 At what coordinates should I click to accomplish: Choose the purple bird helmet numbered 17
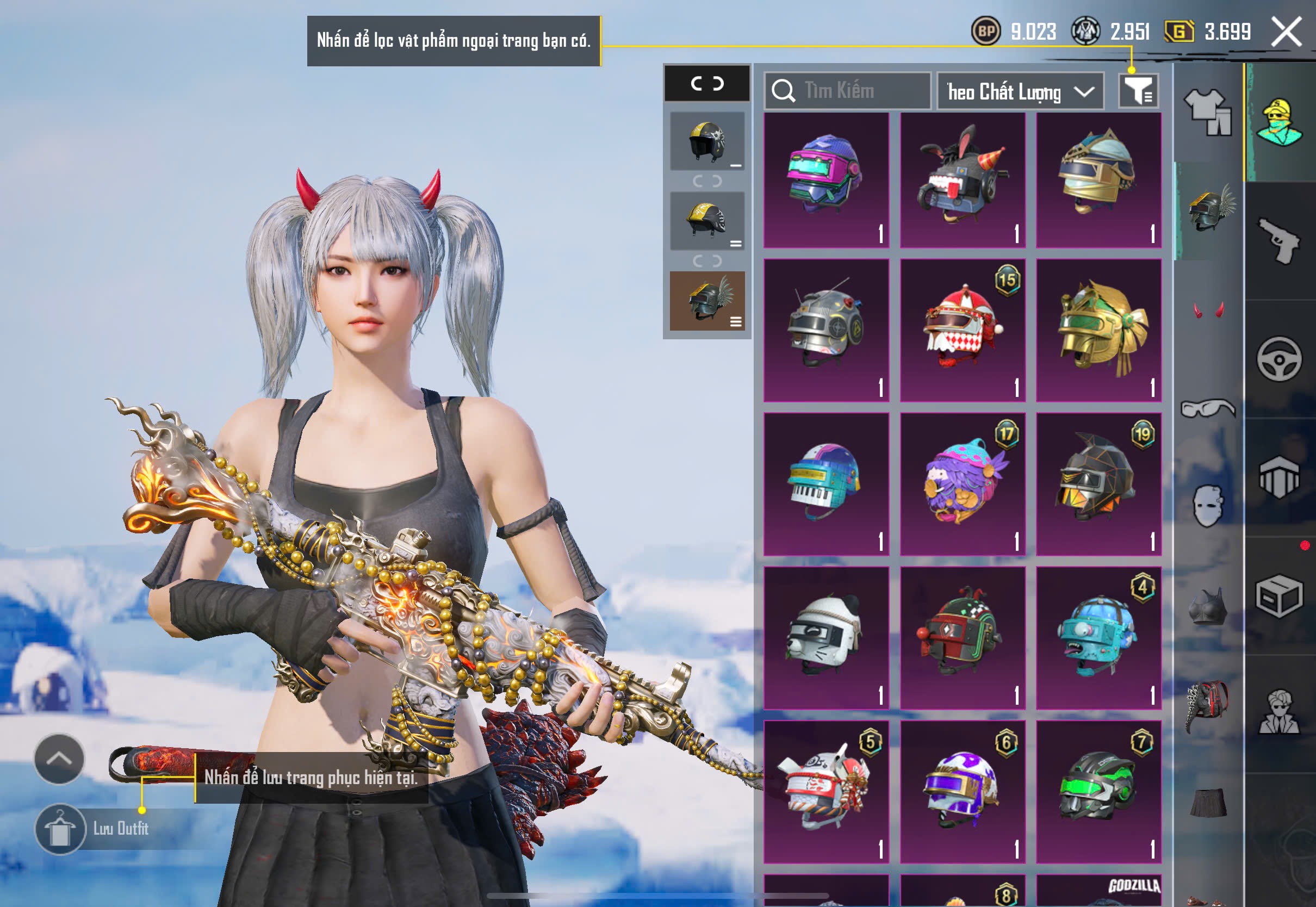point(963,484)
